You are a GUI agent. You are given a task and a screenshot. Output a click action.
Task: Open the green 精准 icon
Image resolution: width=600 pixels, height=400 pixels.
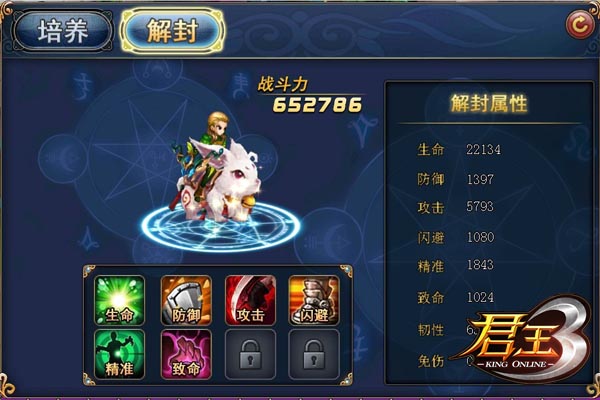[120, 354]
